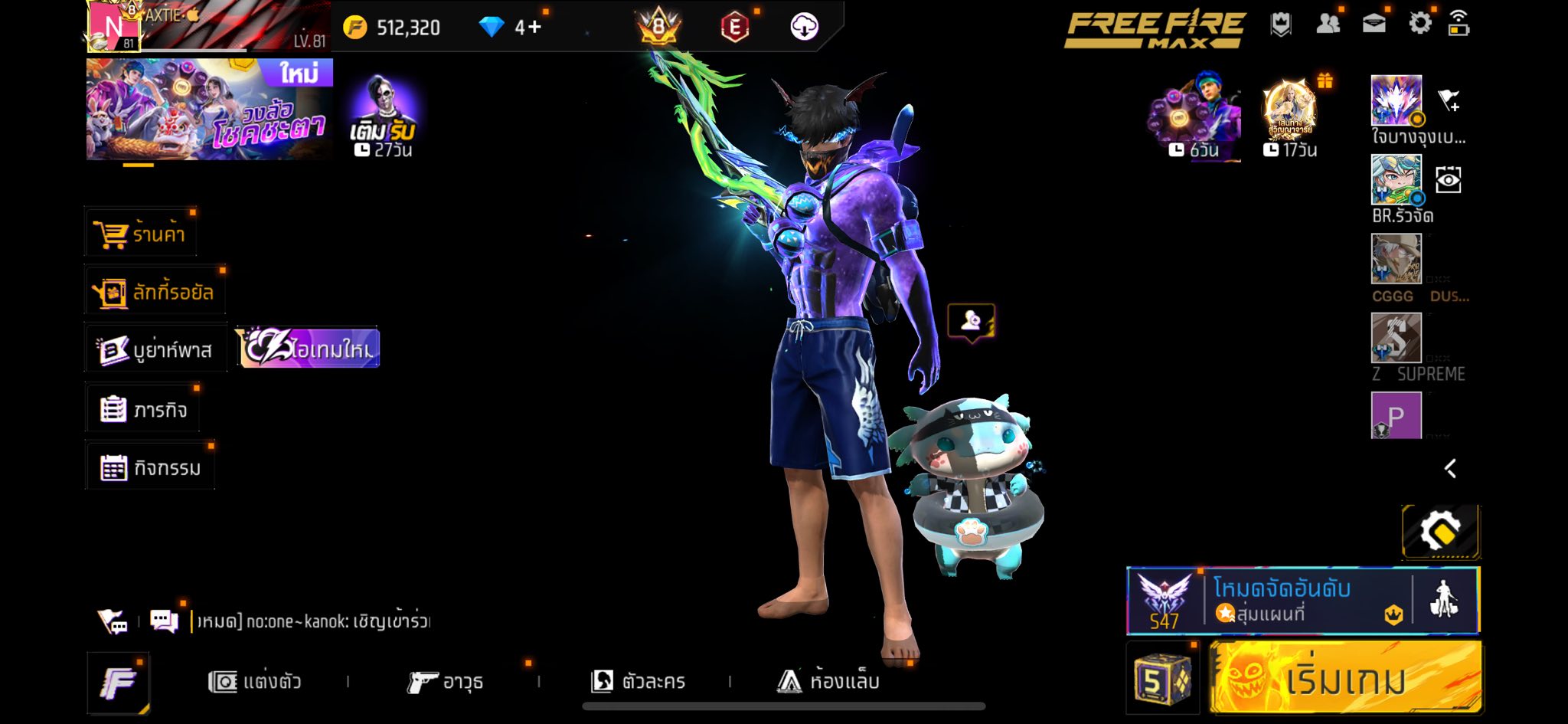This screenshot has width=1568, height=724.
Task: Open the กิจกรรม events calendar
Action: (x=151, y=467)
